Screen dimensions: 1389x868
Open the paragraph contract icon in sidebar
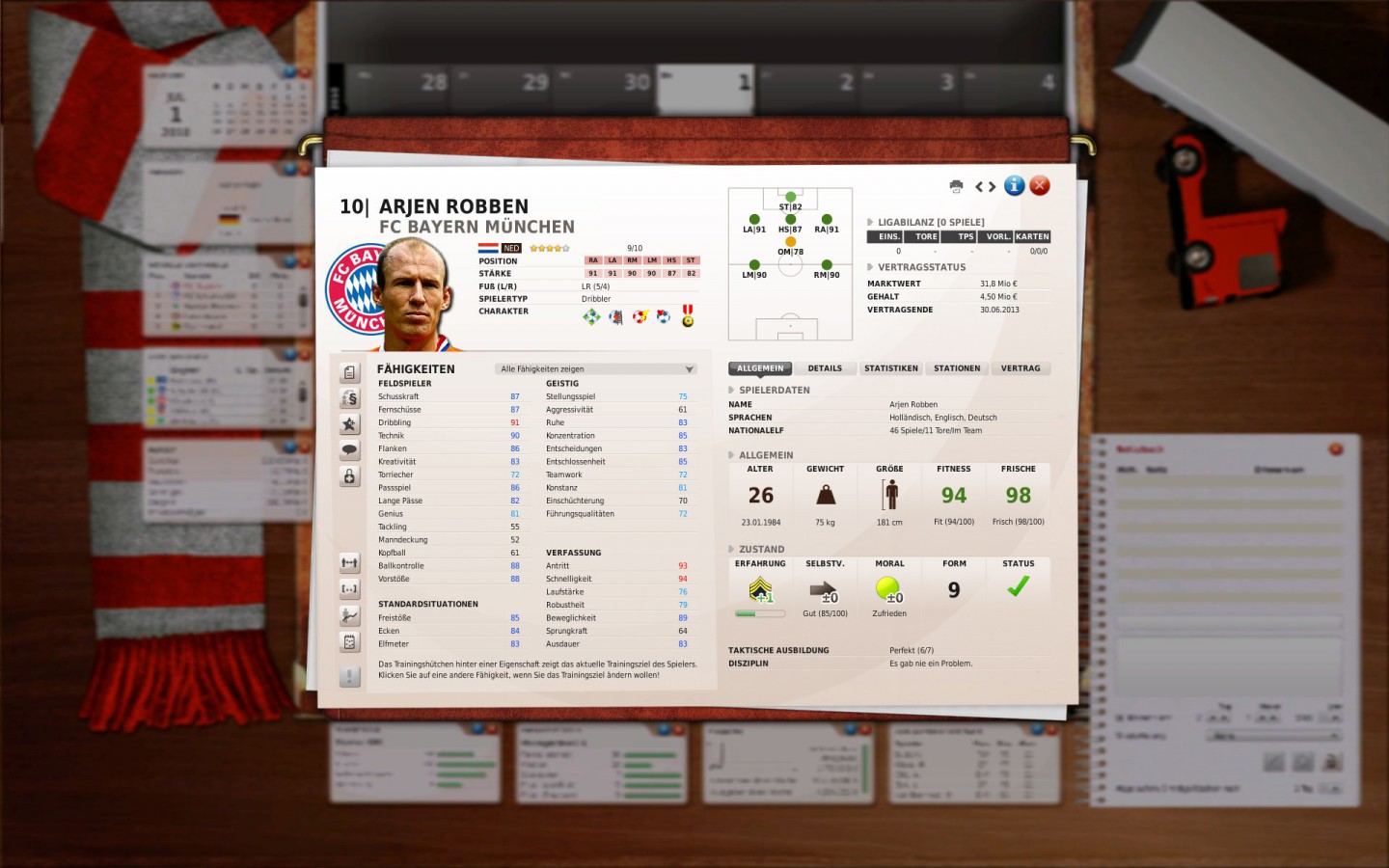[347, 398]
